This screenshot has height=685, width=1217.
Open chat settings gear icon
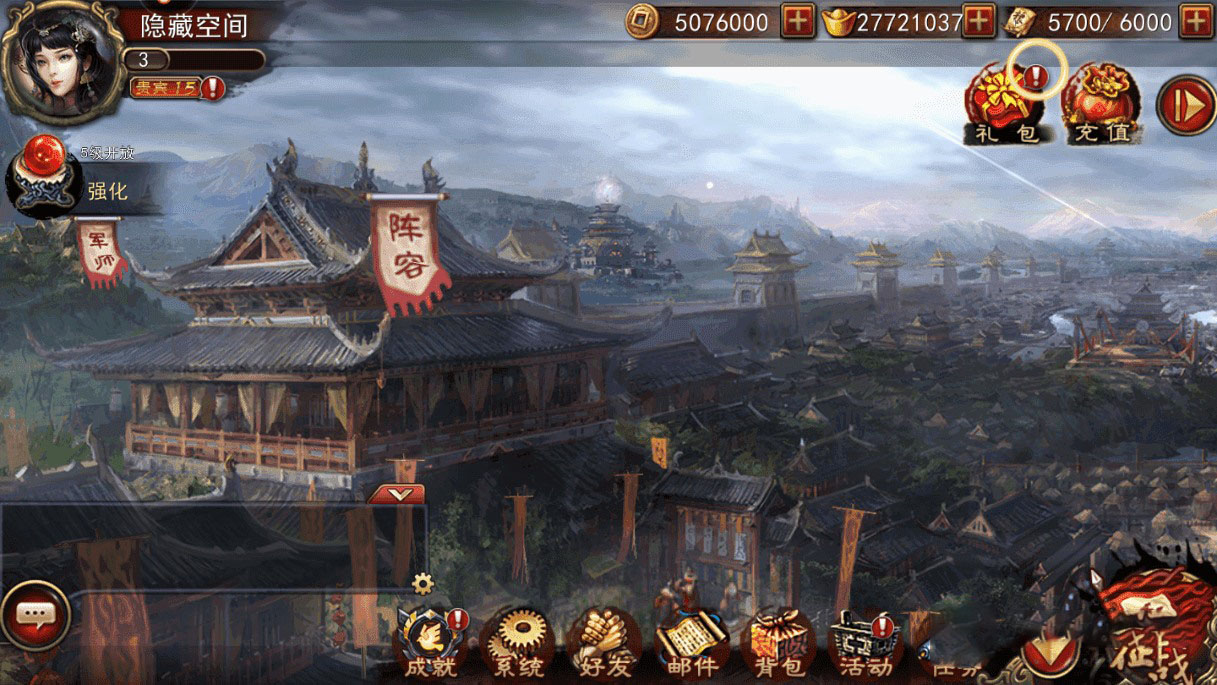[423, 583]
